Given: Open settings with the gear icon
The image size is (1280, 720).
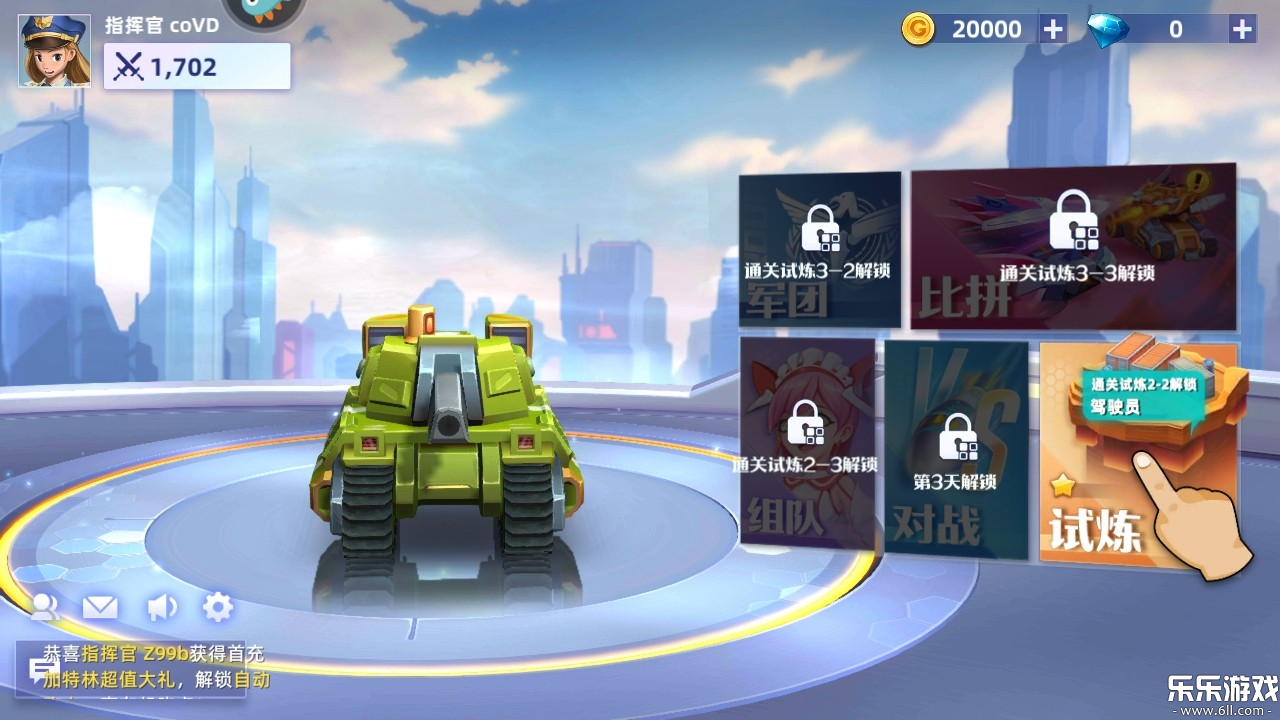Looking at the screenshot, I should click(x=218, y=606).
